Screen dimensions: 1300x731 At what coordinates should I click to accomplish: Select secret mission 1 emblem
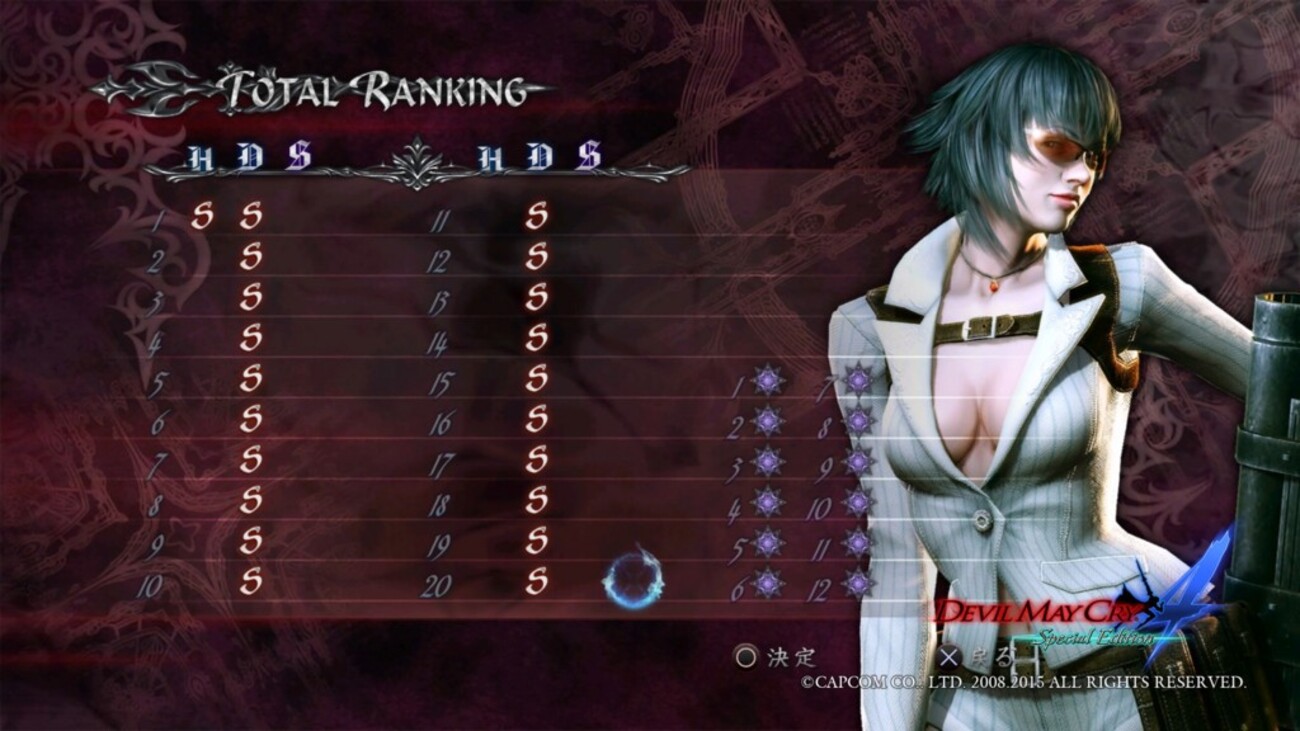[x=768, y=380]
